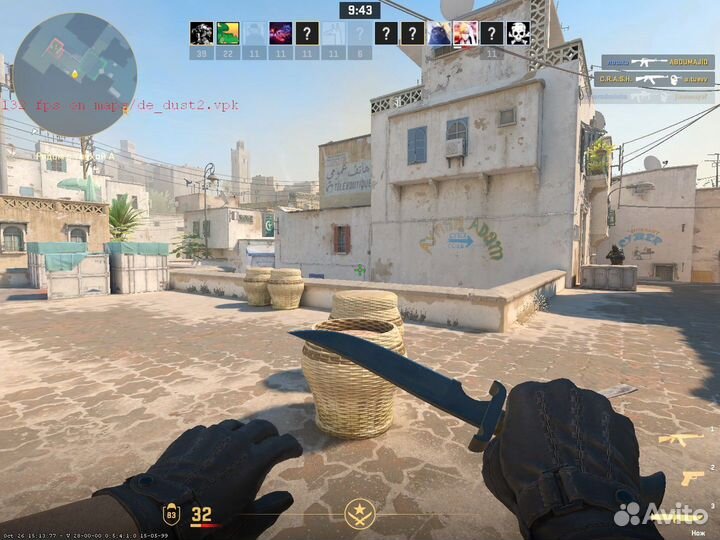
Task: Select the green player avatar
Action: pos(228,33)
